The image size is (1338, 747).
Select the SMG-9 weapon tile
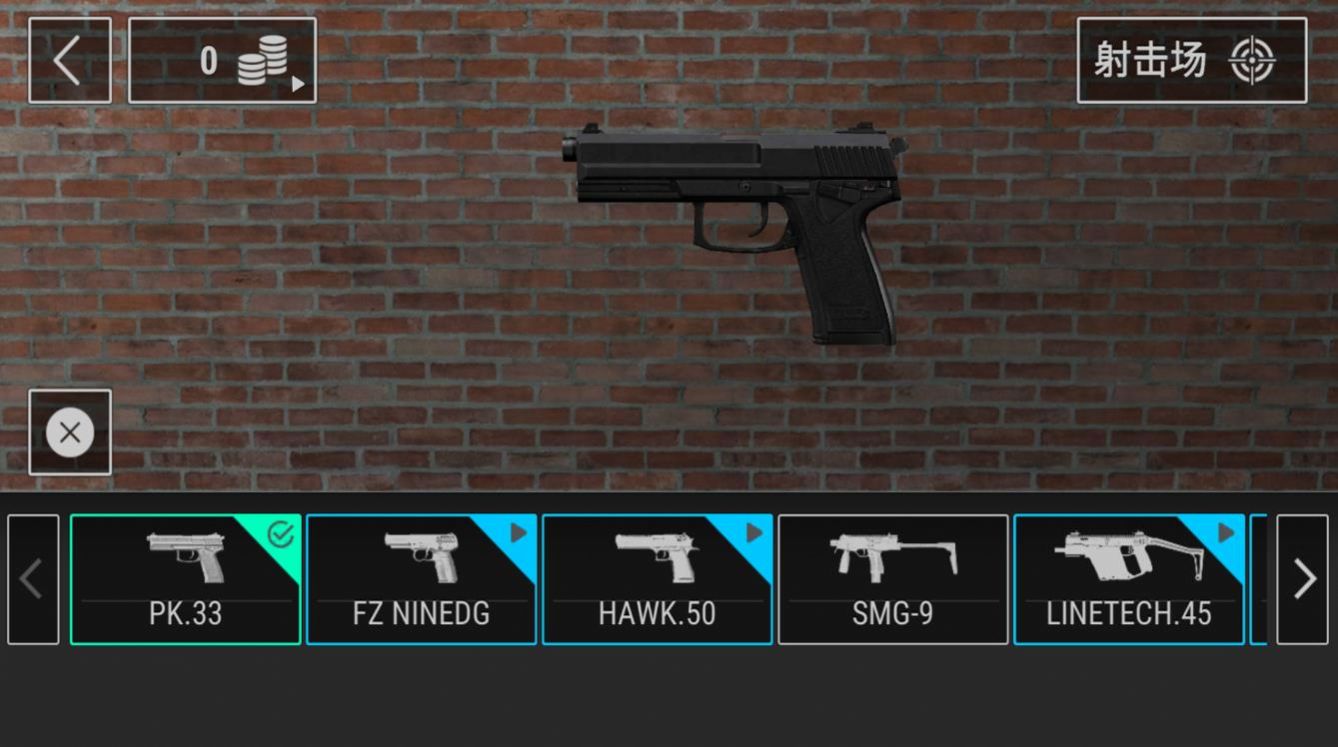click(x=893, y=580)
